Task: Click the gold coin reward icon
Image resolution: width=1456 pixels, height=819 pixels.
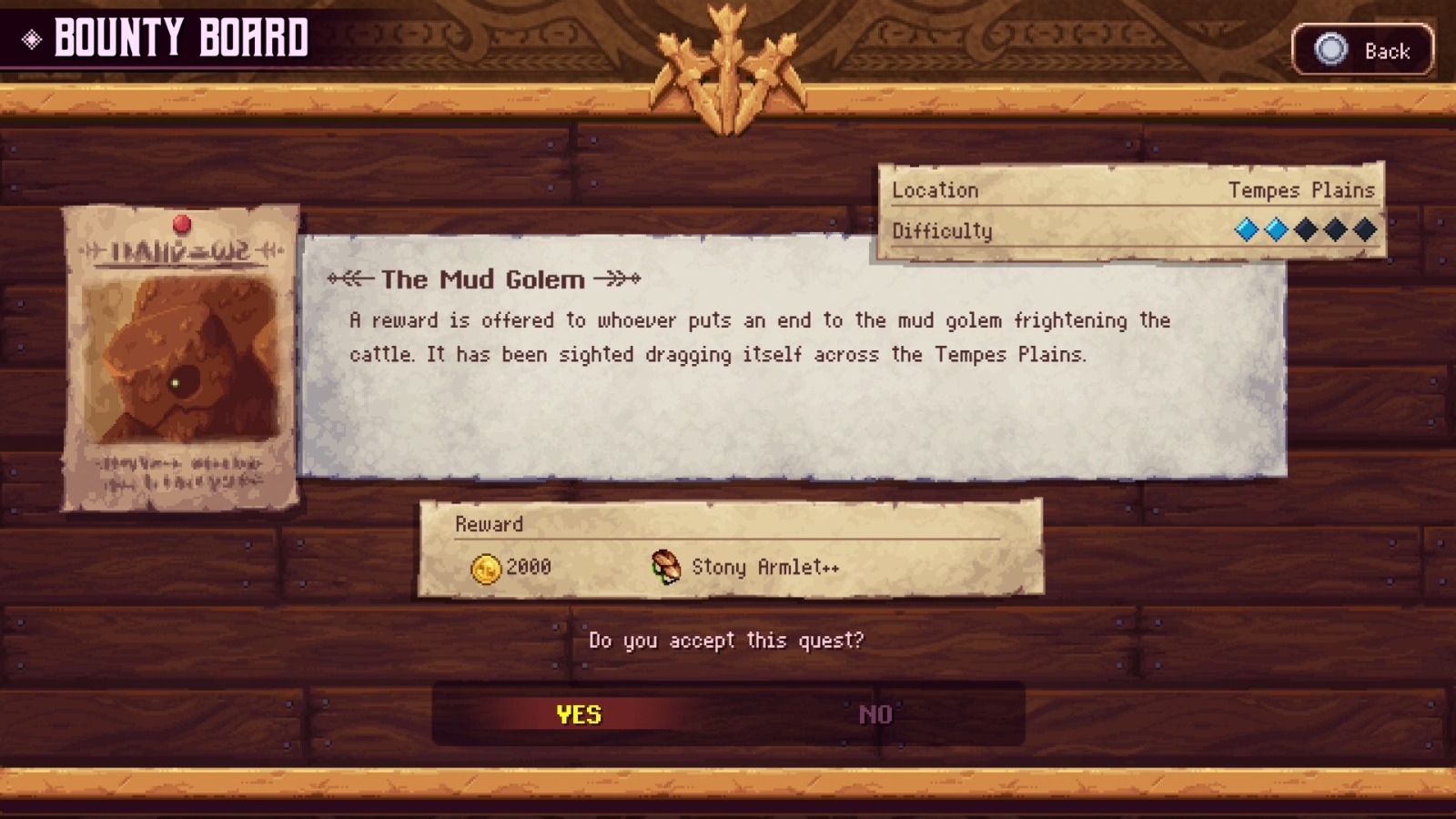Action: (x=485, y=566)
